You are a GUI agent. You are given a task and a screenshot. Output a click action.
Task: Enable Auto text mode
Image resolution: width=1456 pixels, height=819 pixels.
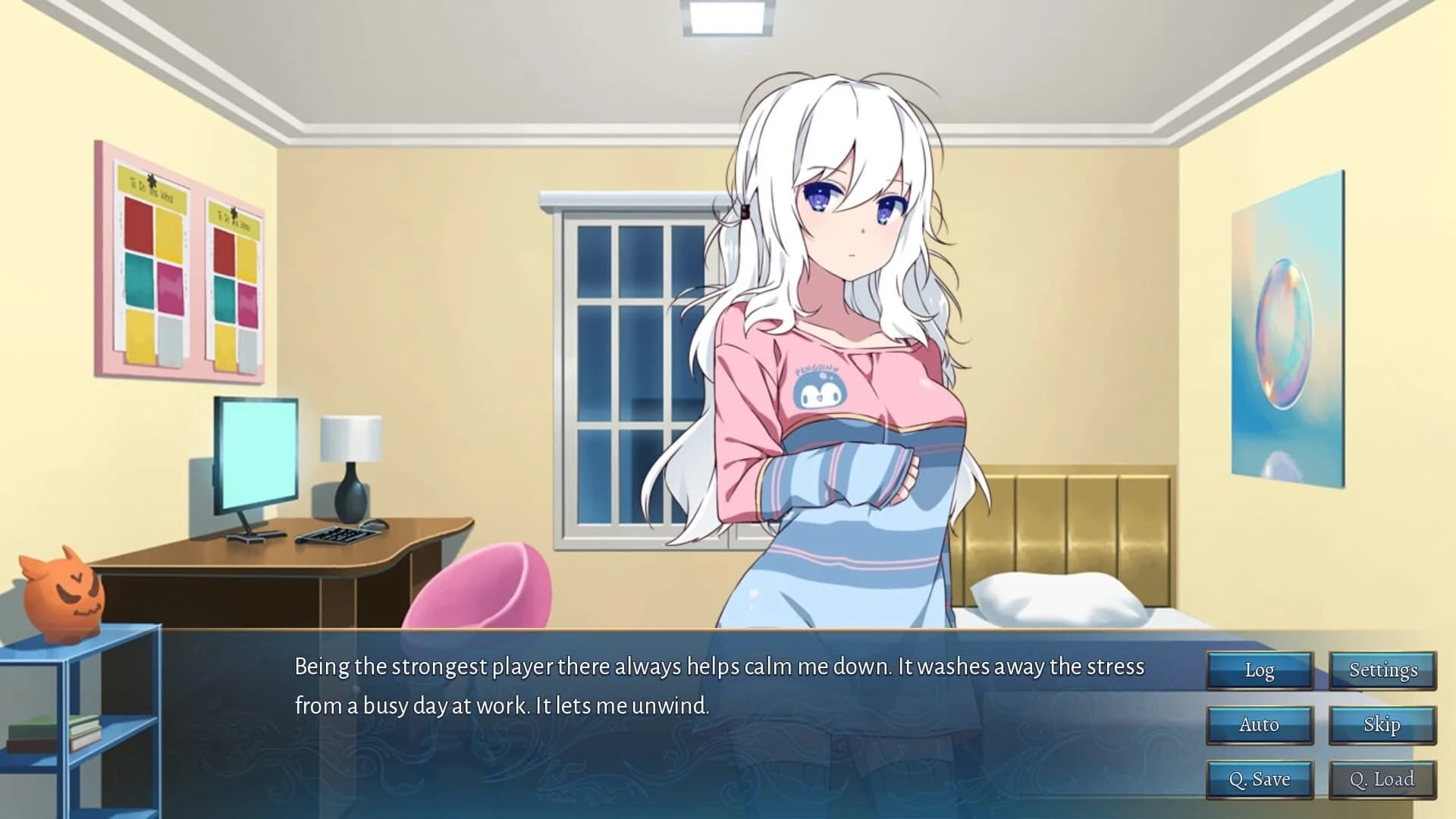pos(1259,724)
